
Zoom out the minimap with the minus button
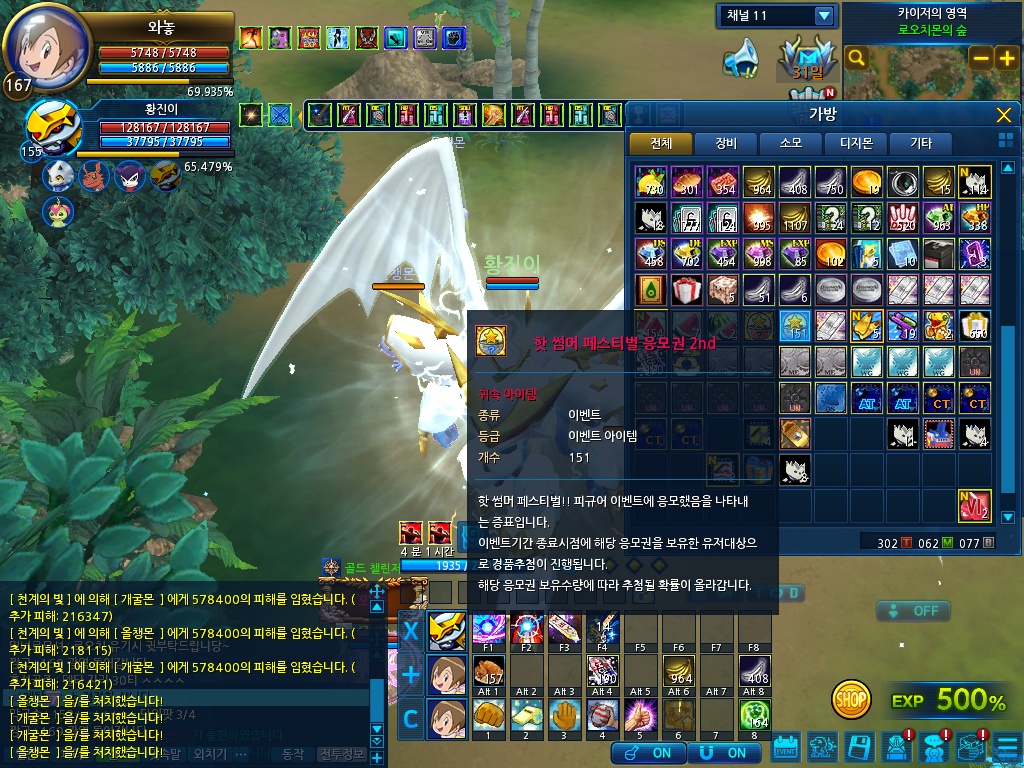[981, 58]
